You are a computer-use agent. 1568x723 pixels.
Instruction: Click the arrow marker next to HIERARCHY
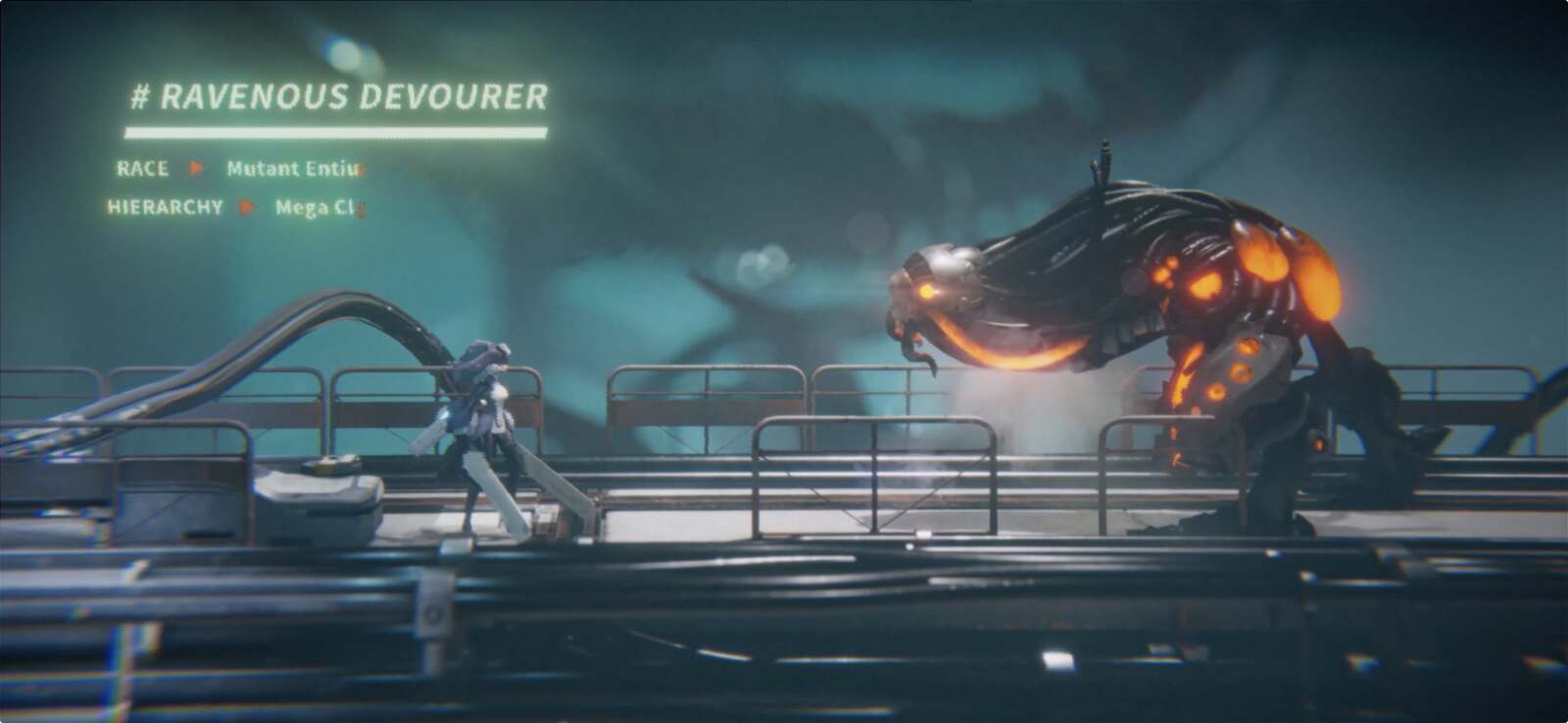click(x=245, y=208)
